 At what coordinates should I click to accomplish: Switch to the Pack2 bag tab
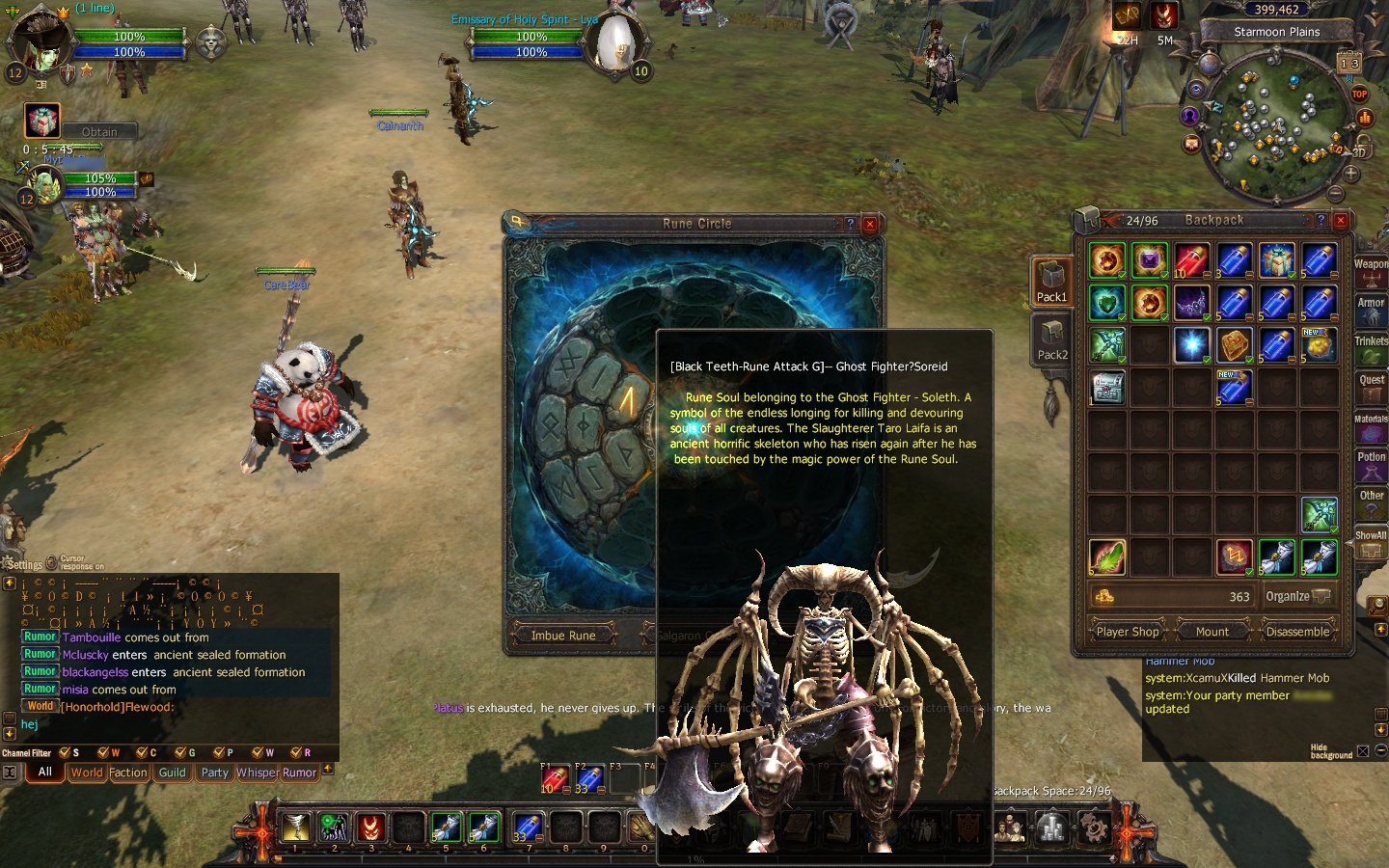[x=1051, y=340]
